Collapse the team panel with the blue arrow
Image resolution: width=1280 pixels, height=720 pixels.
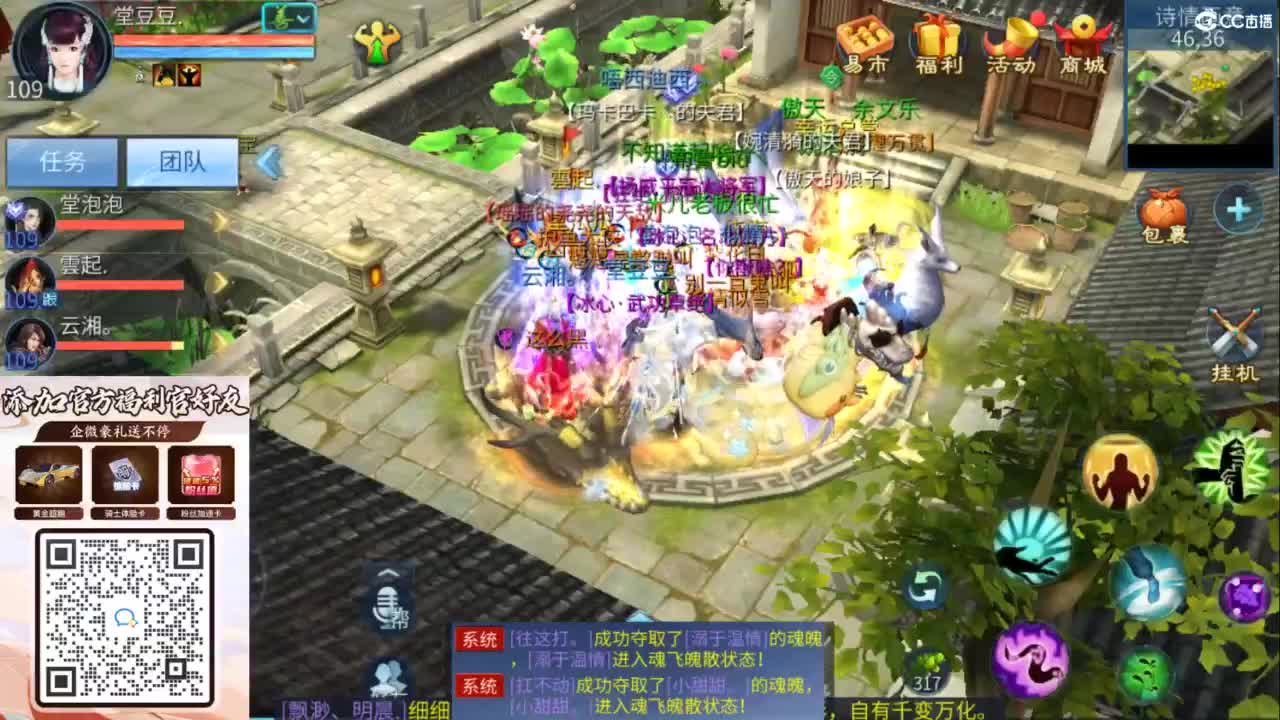[266, 156]
